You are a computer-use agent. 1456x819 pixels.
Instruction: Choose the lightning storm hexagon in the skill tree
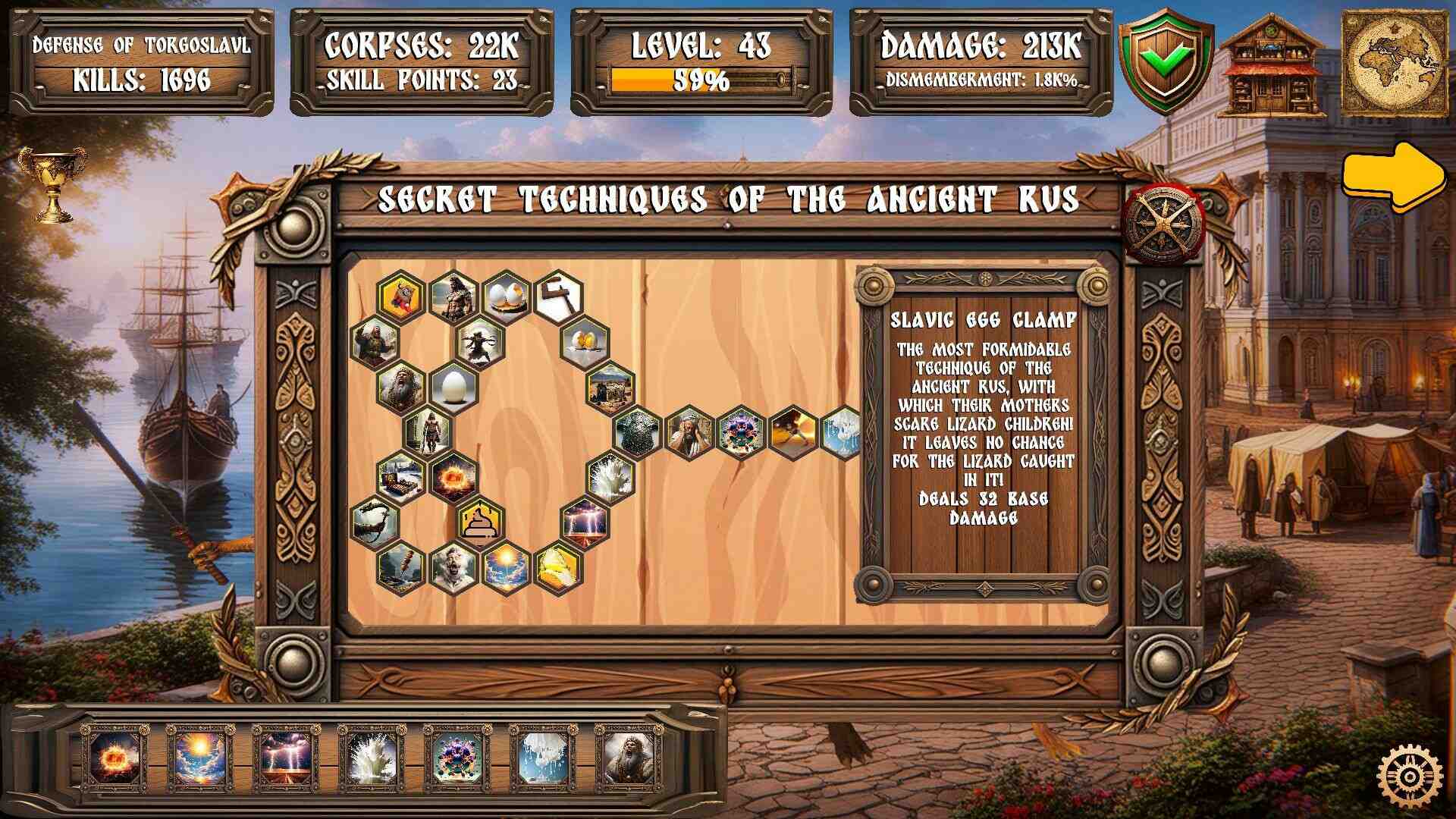pyautogui.click(x=585, y=522)
